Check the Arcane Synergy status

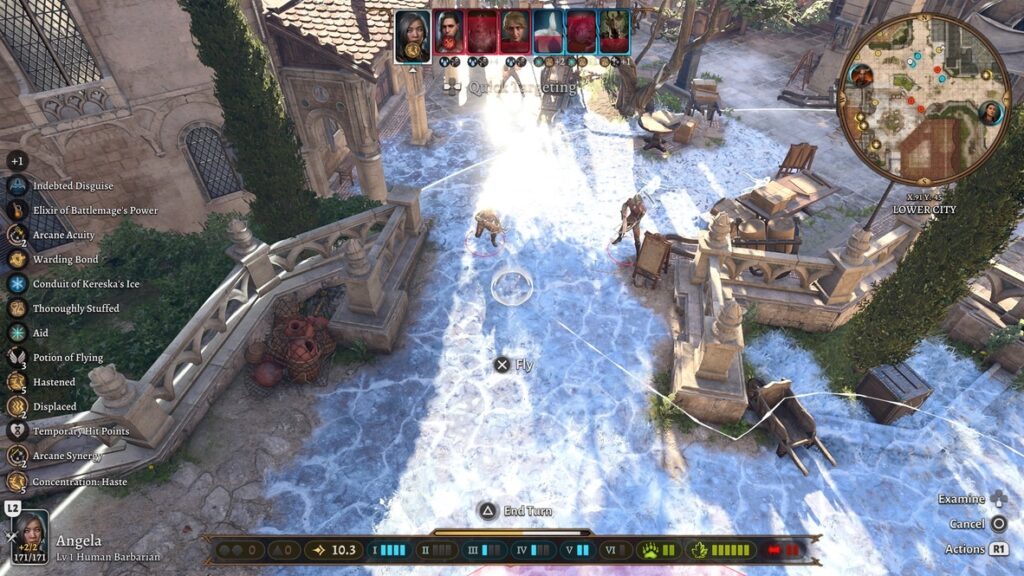click(x=18, y=456)
